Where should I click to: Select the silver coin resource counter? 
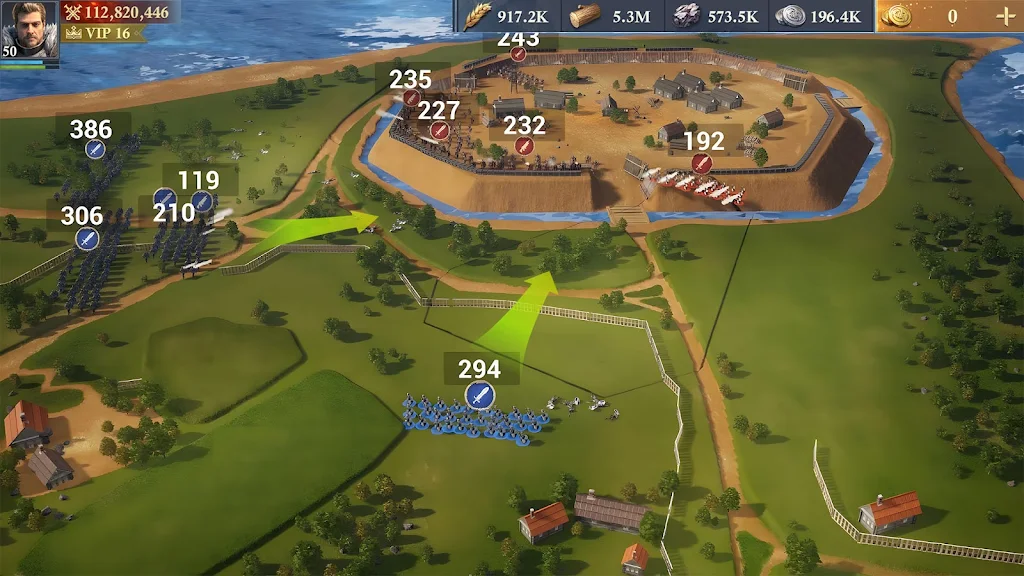point(817,16)
